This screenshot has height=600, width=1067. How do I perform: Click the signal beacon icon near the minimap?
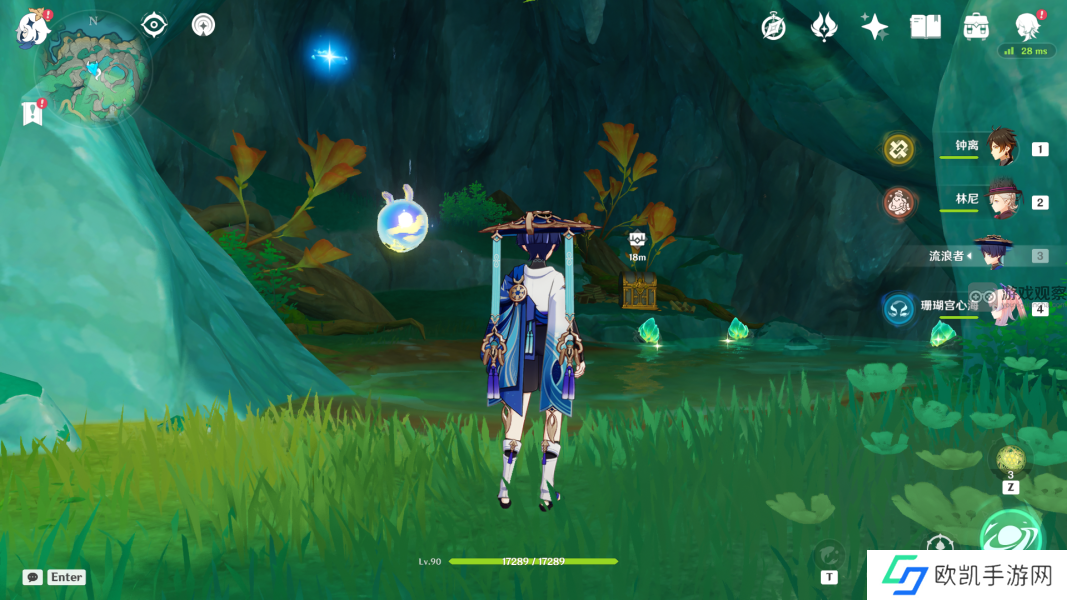[x=203, y=25]
